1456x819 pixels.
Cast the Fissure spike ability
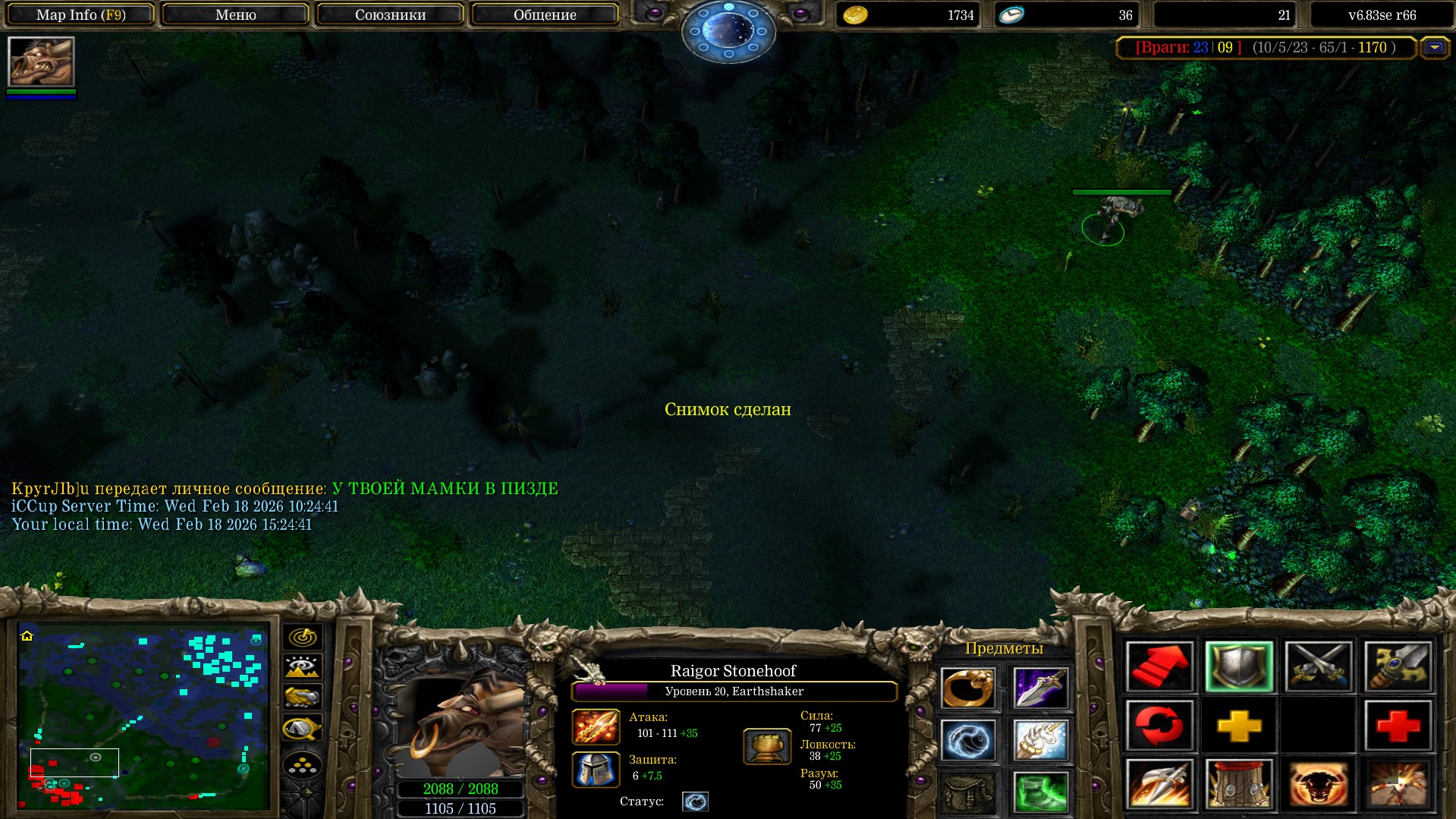(x=1159, y=784)
